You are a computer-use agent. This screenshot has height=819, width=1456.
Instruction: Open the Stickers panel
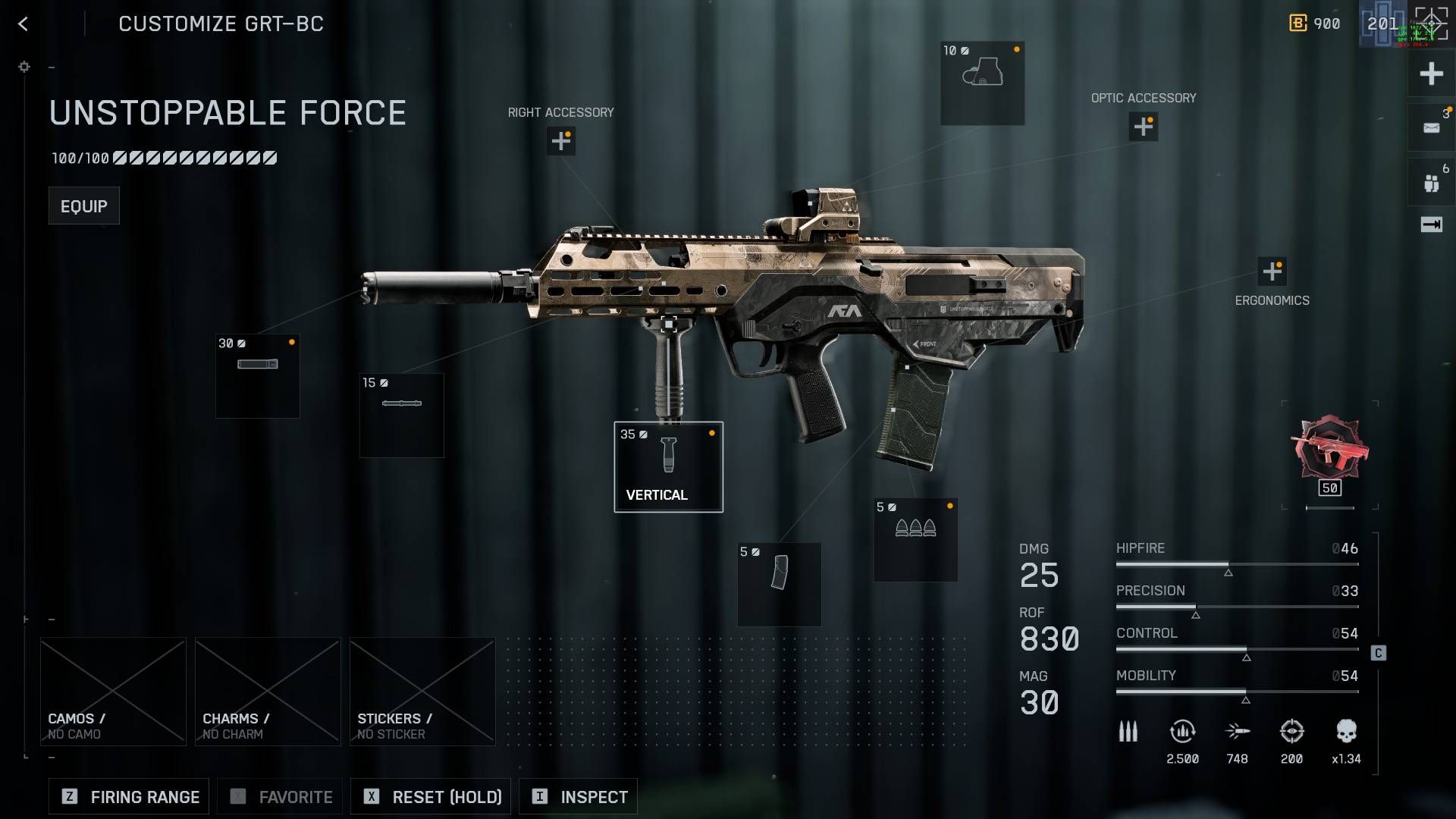(422, 691)
